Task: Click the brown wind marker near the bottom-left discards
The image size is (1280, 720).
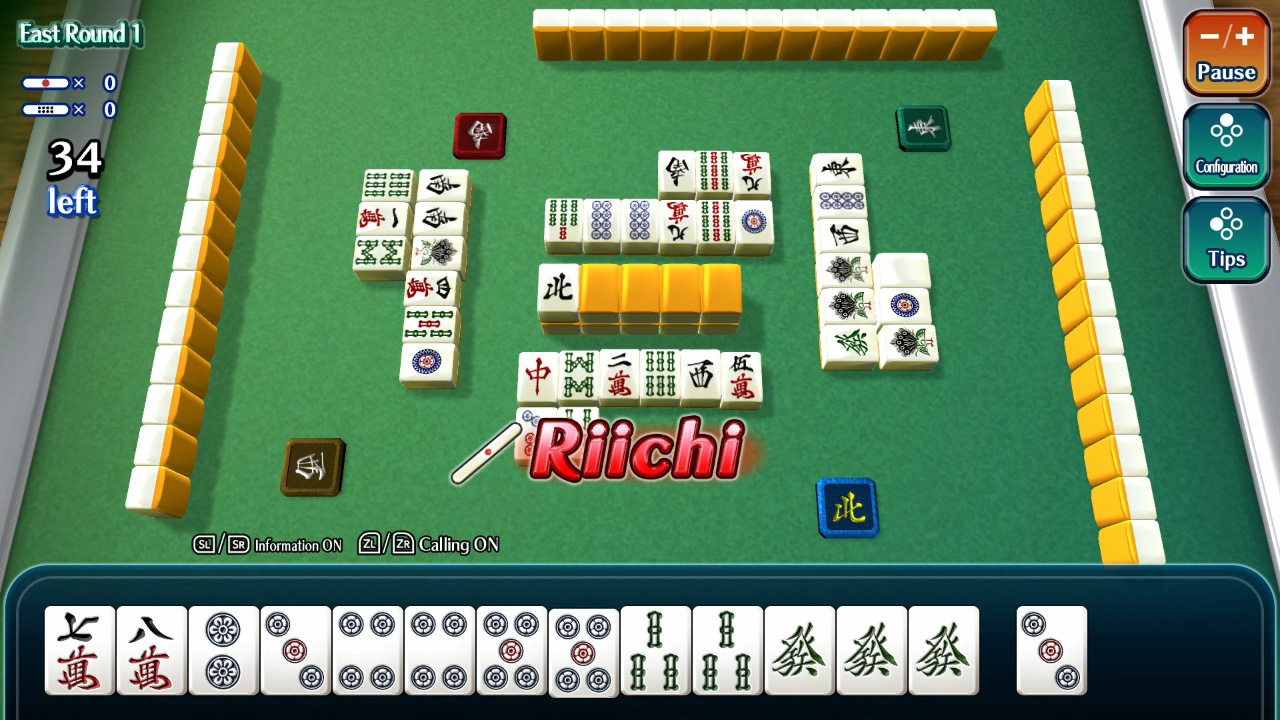Action: tap(313, 468)
